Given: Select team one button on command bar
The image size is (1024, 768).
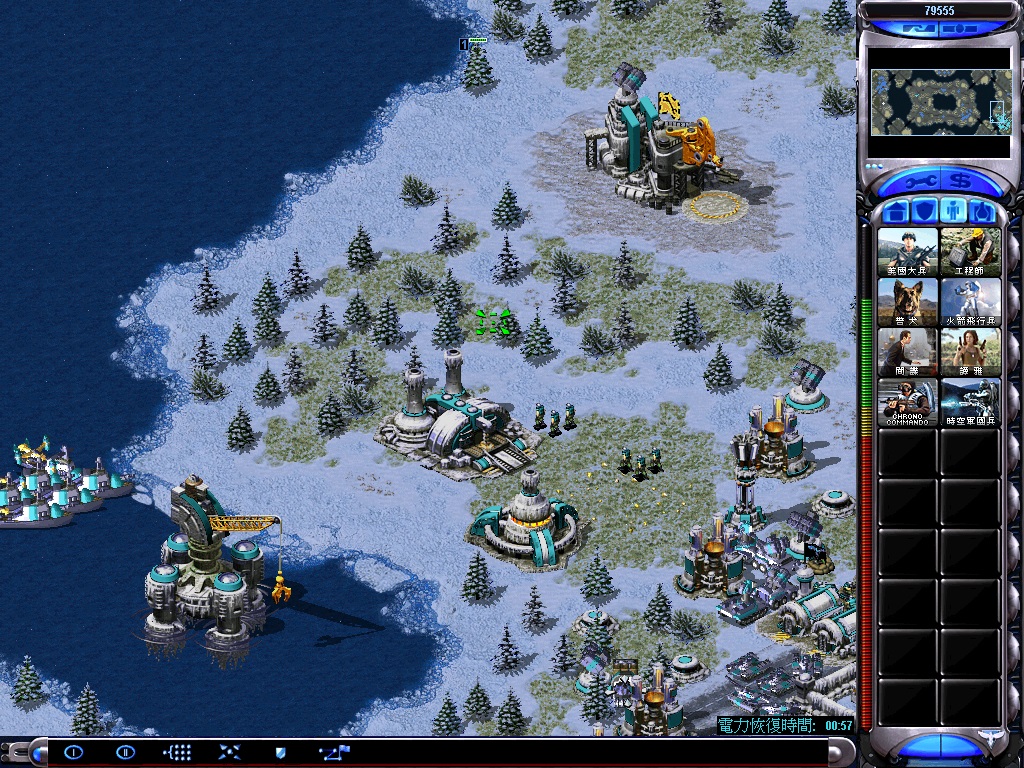Looking at the screenshot, I should pos(74,752).
